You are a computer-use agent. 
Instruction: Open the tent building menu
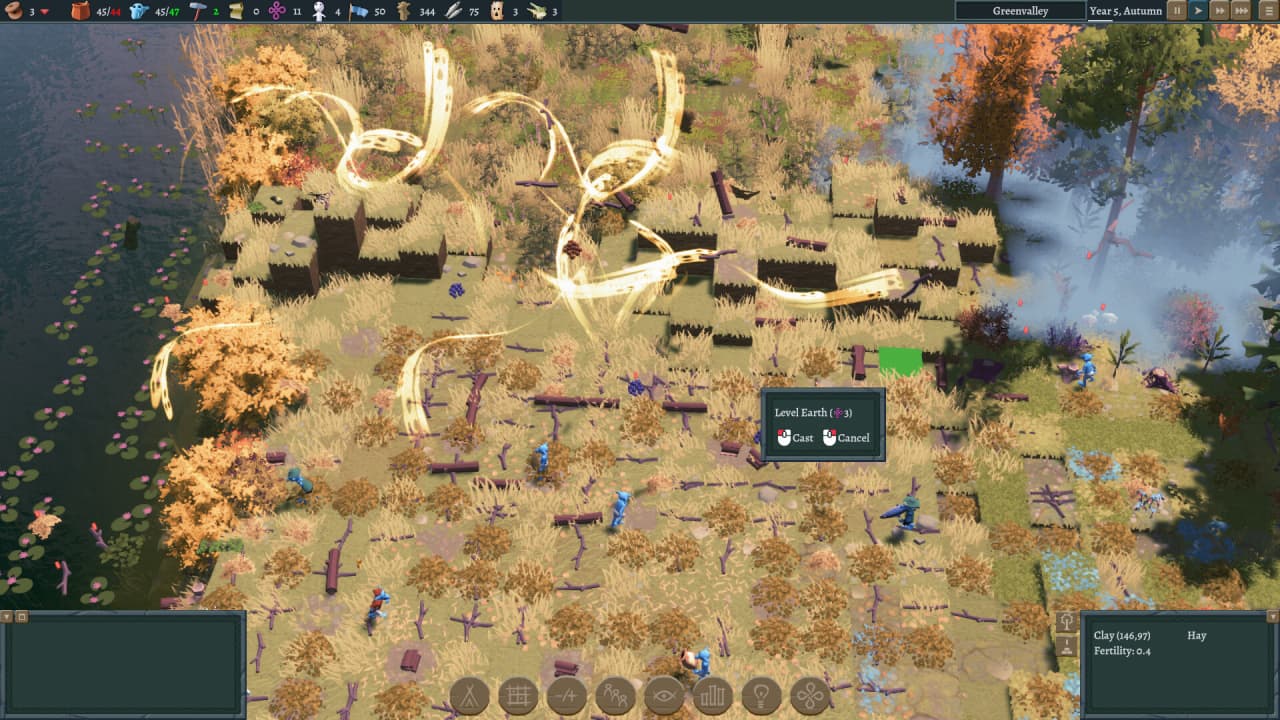tap(469, 696)
